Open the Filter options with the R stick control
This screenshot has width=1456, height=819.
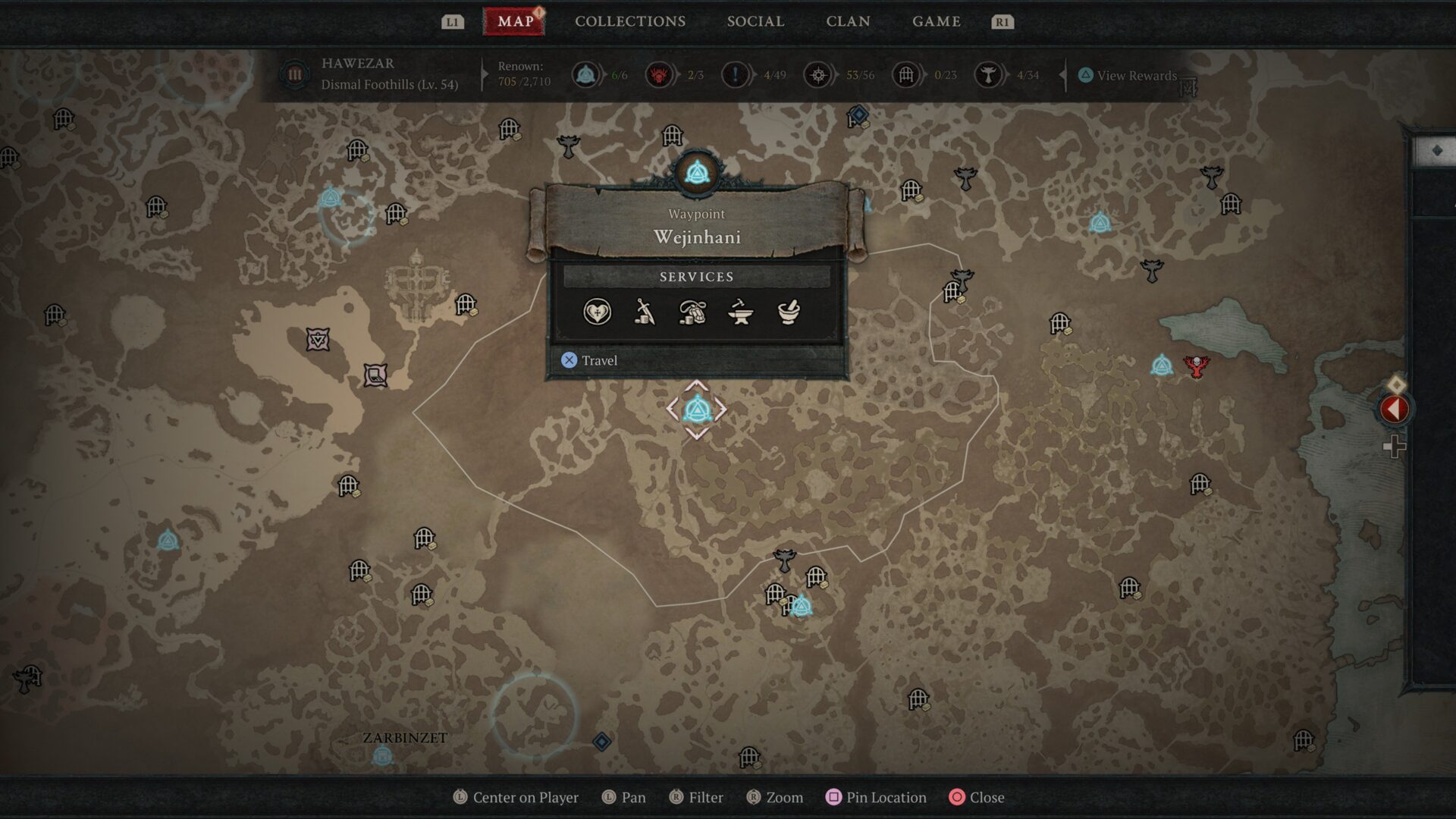click(696, 797)
